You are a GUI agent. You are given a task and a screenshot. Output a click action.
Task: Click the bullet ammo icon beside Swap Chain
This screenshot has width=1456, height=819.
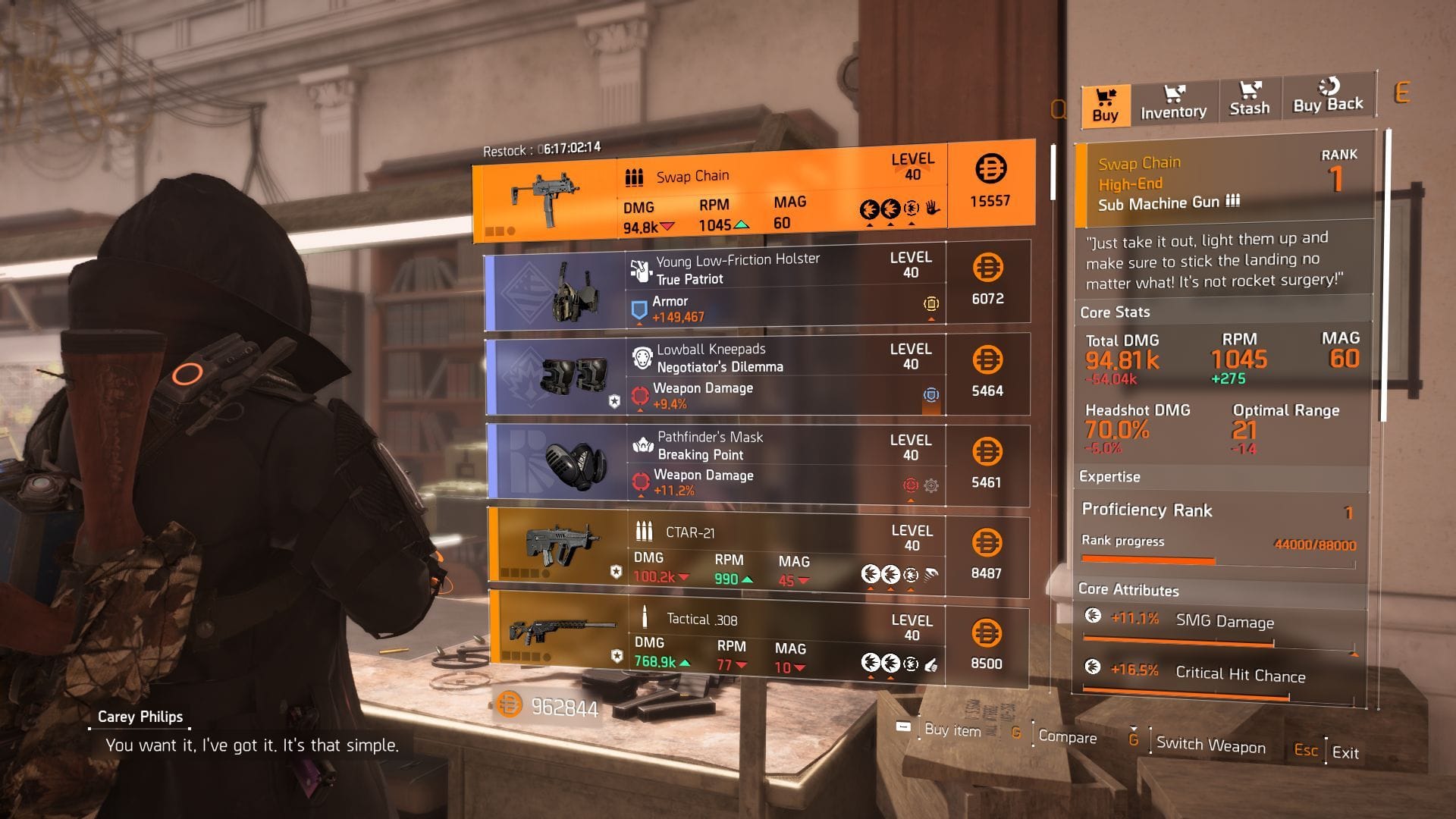pos(634,175)
